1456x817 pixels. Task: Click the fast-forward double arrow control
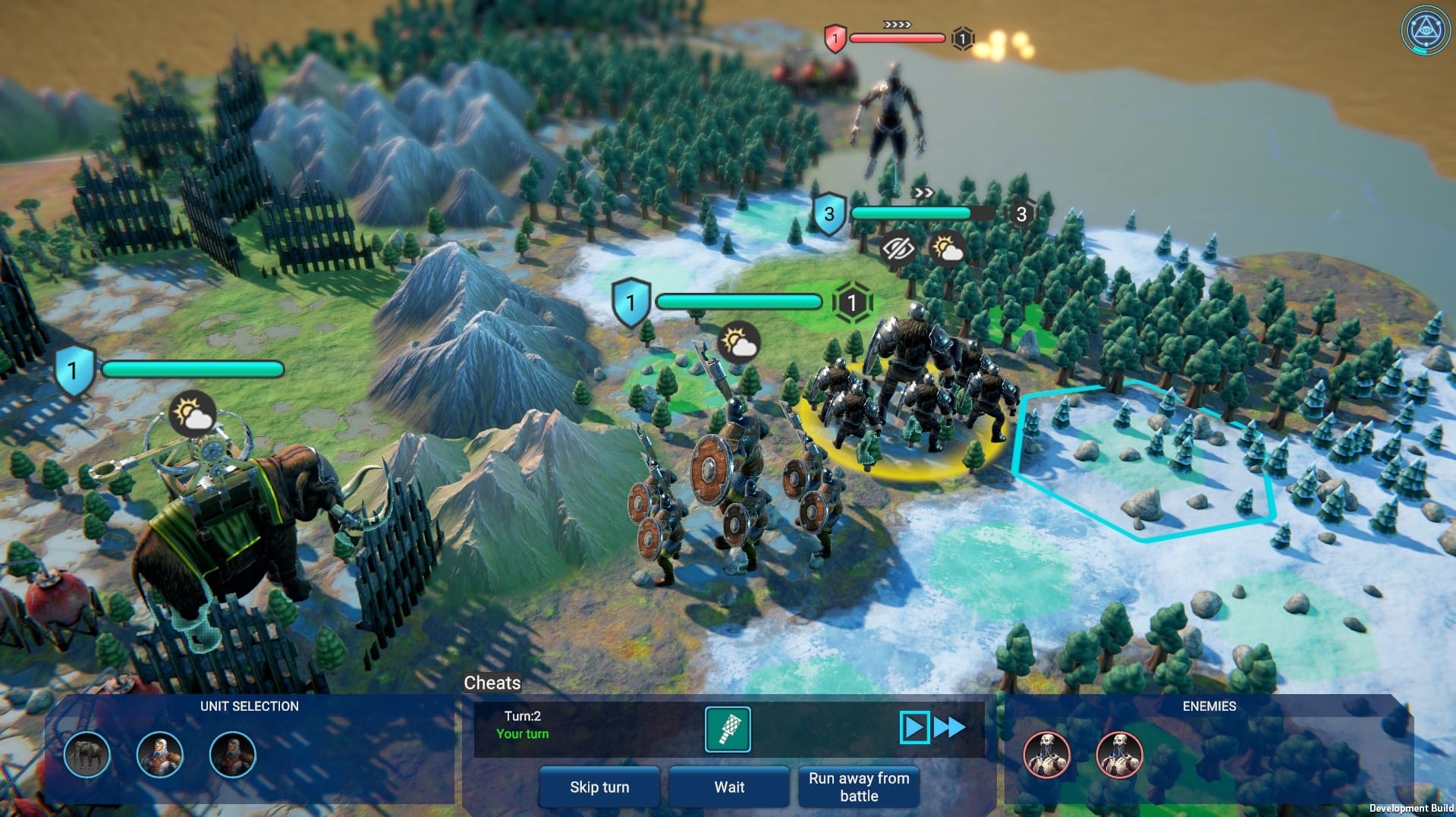[949, 727]
